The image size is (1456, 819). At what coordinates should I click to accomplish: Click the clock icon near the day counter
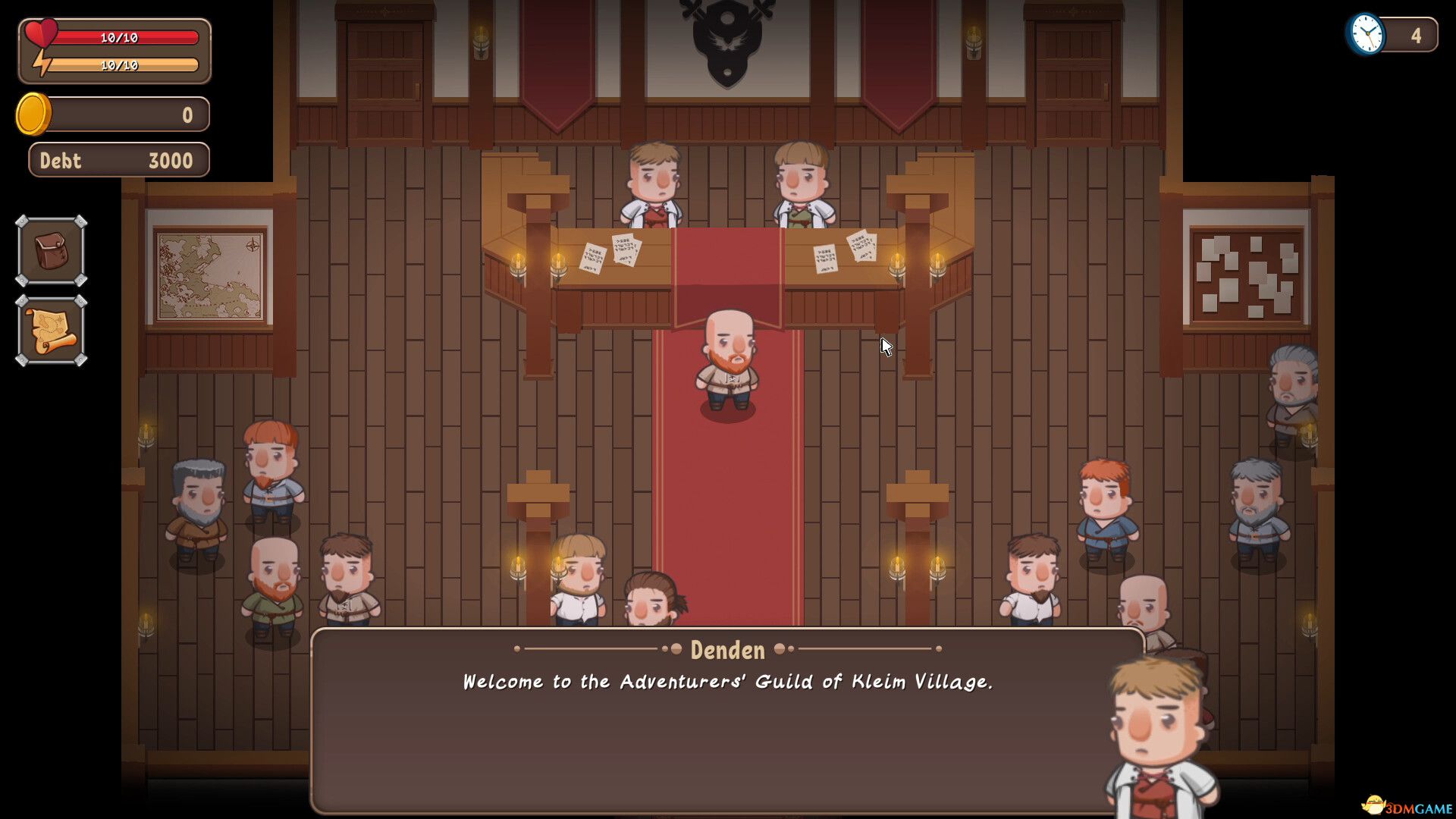pos(1367,33)
